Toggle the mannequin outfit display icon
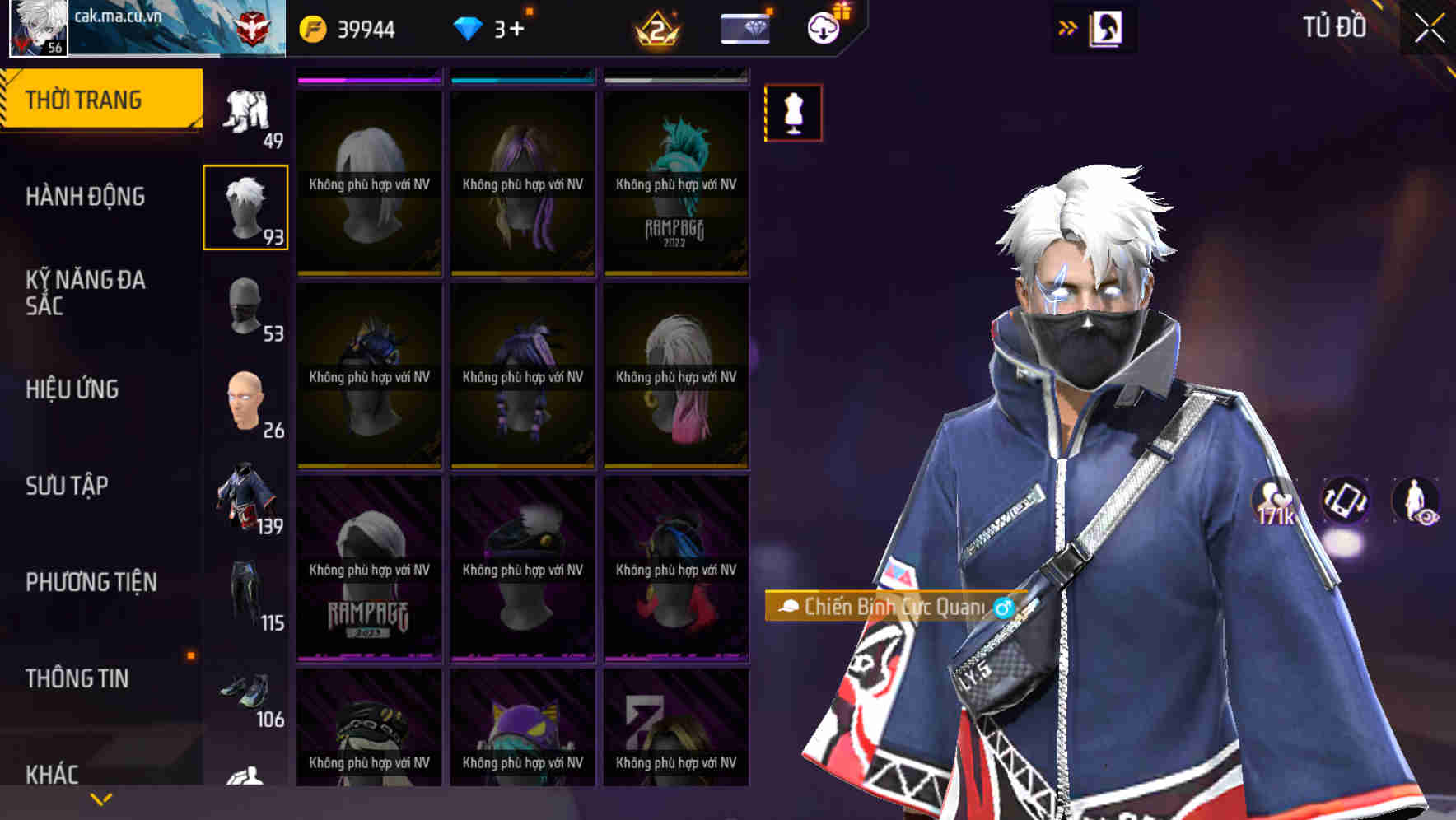Screen dimensions: 1456x820 [793, 112]
